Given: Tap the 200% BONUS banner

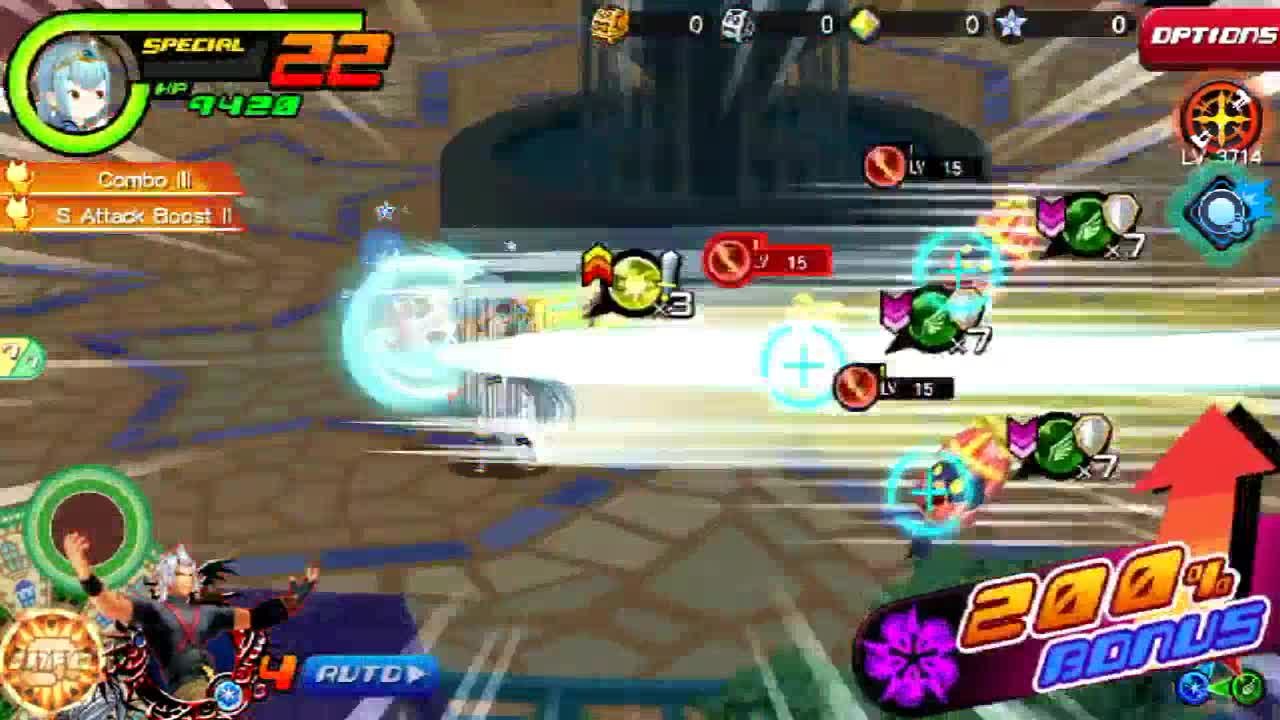Looking at the screenshot, I should click(x=1058, y=625).
